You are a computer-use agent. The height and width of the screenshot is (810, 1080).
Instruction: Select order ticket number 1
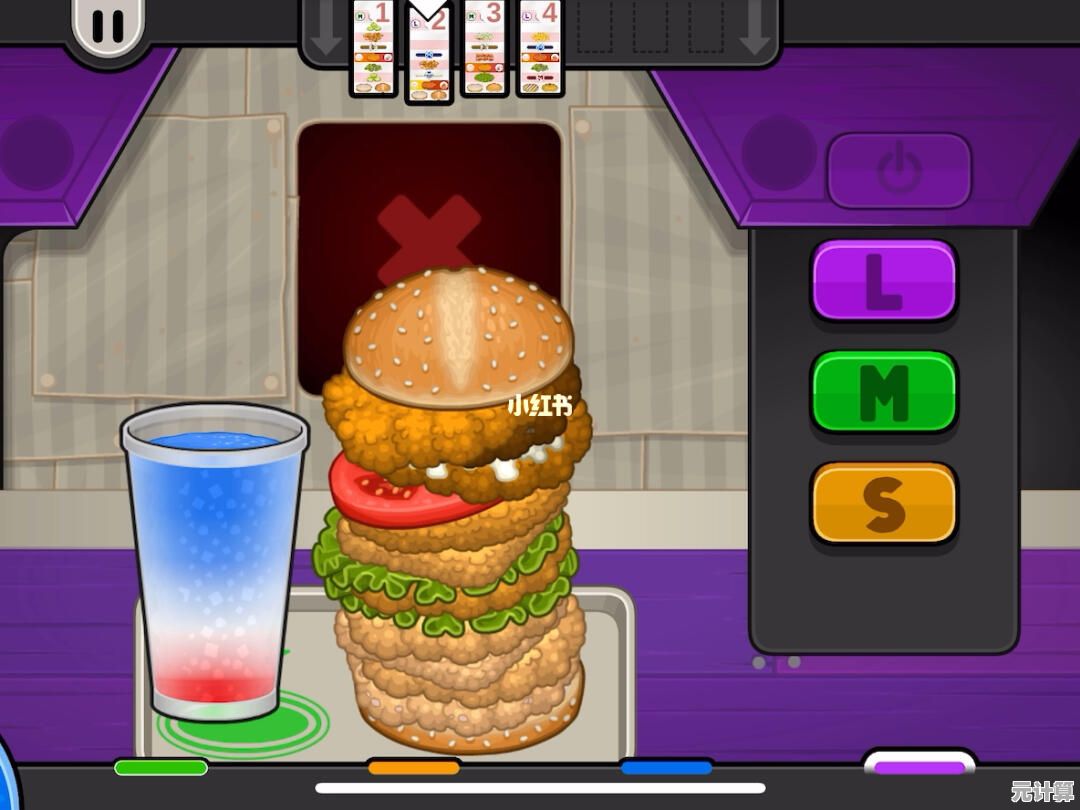click(374, 48)
